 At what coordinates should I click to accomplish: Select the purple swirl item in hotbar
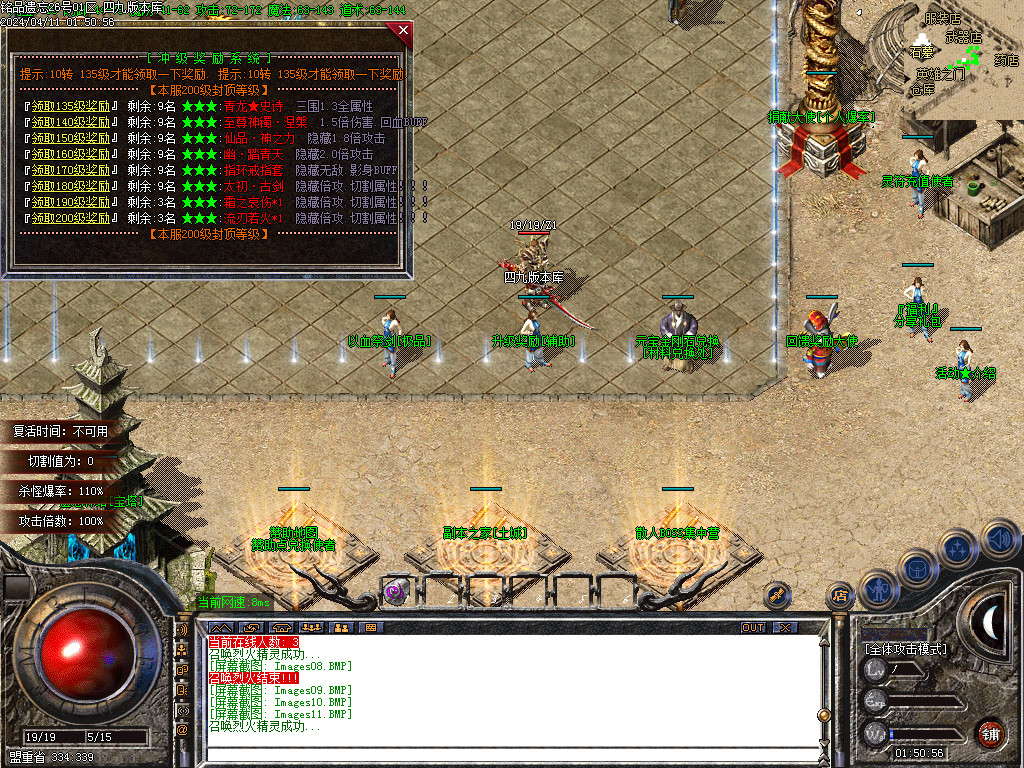pyautogui.click(x=396, y=591)
